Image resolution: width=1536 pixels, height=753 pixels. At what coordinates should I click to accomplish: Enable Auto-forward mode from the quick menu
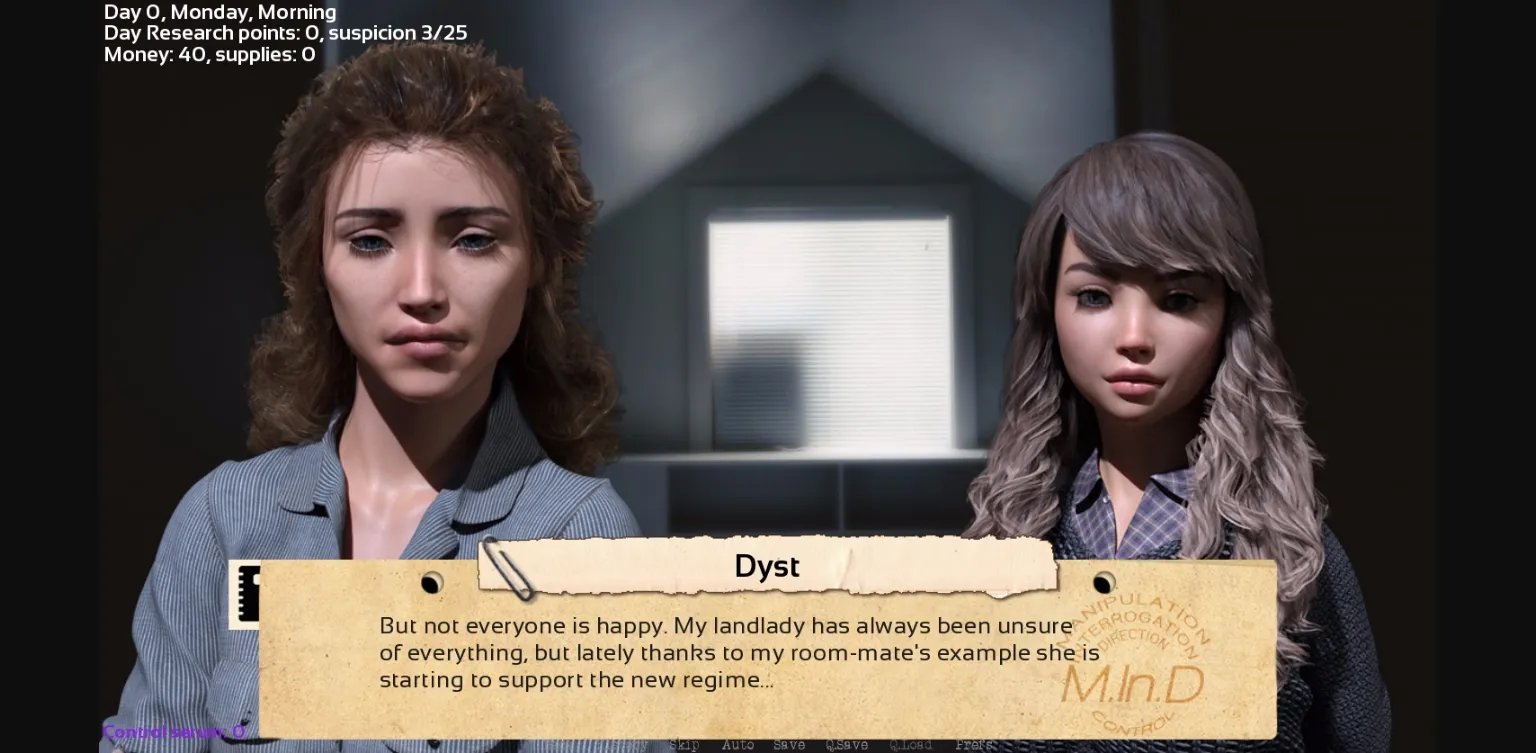(740, 745)
